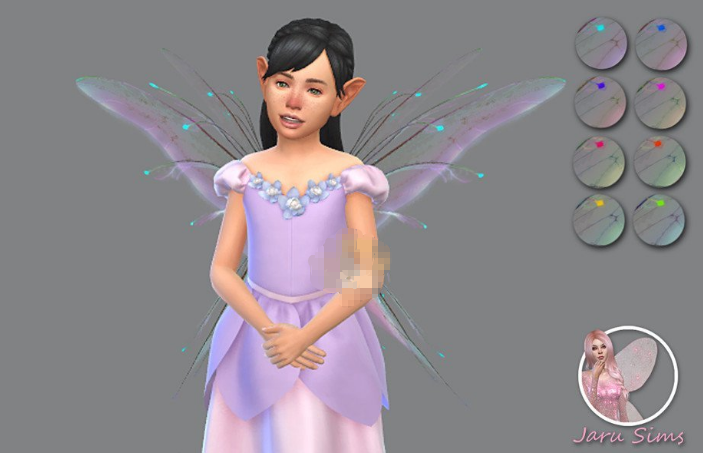Select the yellow-dot wing swatch
Image resolution: width=703 pixels, height=453 pixels.
601,219
